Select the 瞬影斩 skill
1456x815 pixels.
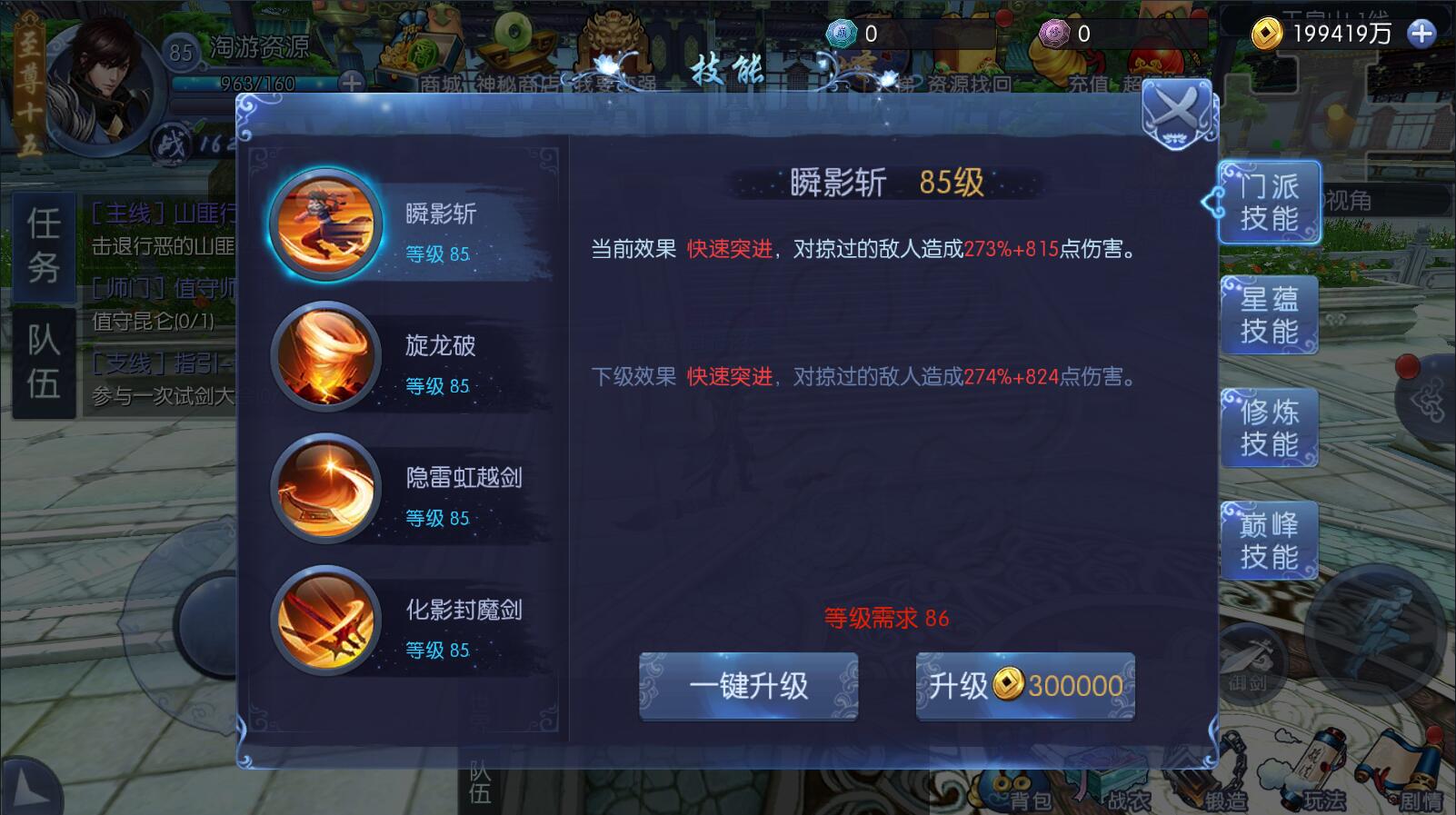tap(391, 227)
